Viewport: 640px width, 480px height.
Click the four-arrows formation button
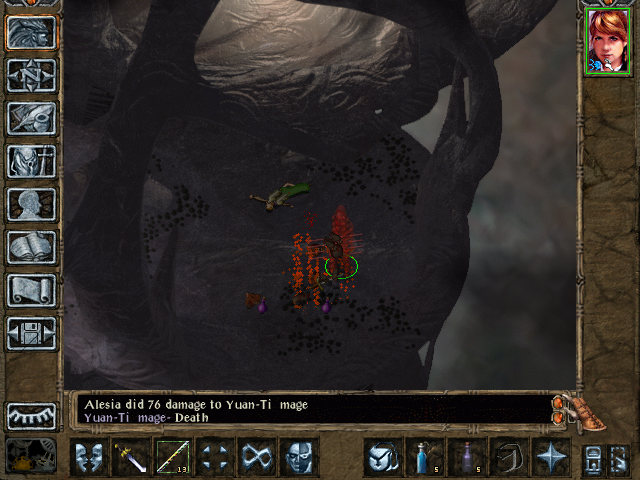215,456
